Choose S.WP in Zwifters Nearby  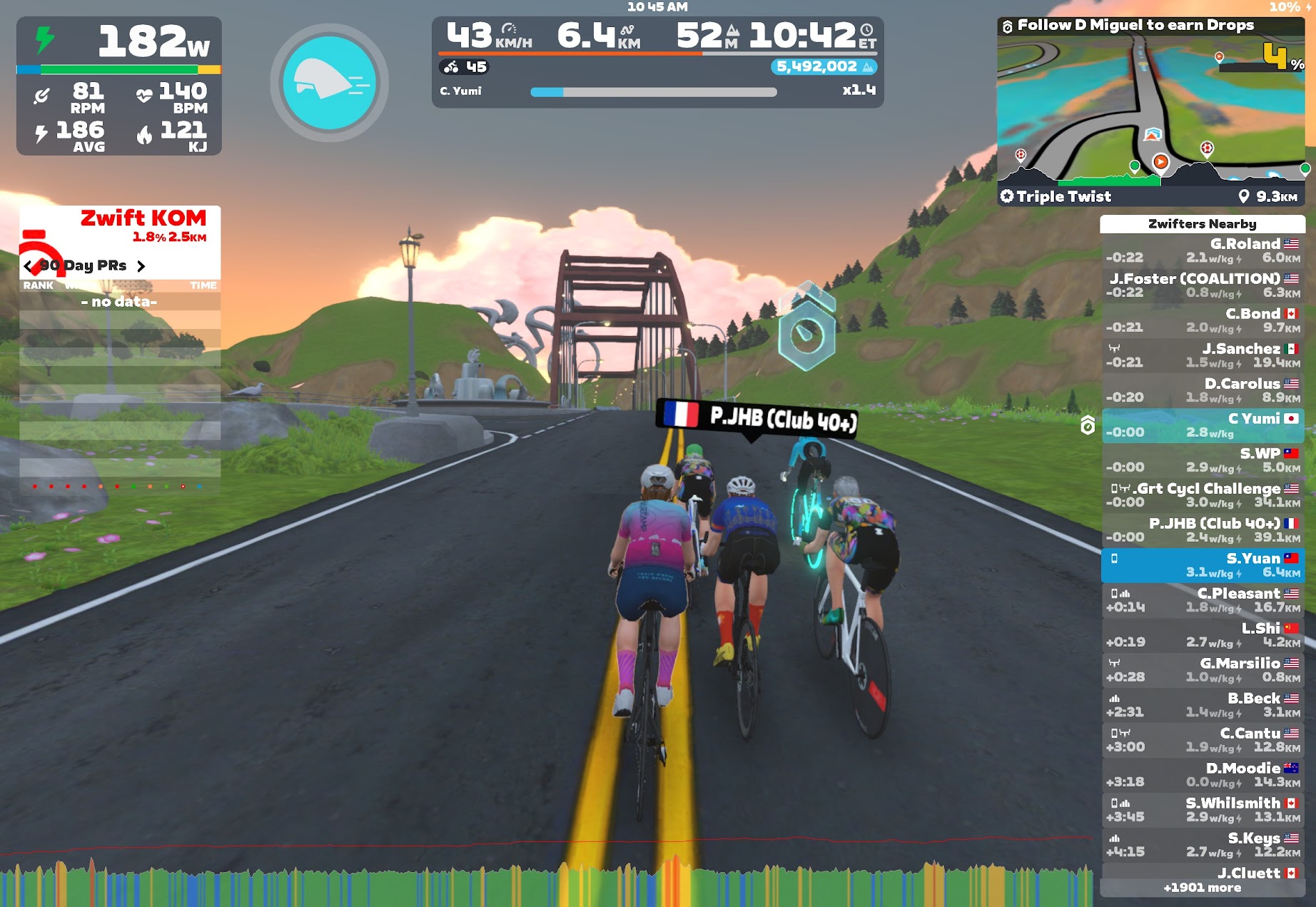point(1203,460)
